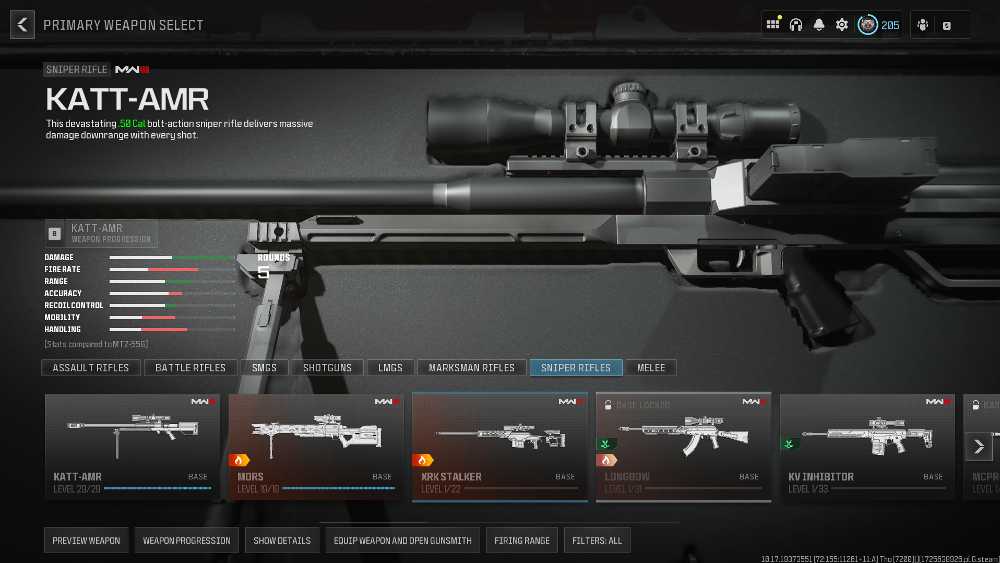Open the settings gear icon
Screen dimensions: 1000x563
tap(842, 25)
